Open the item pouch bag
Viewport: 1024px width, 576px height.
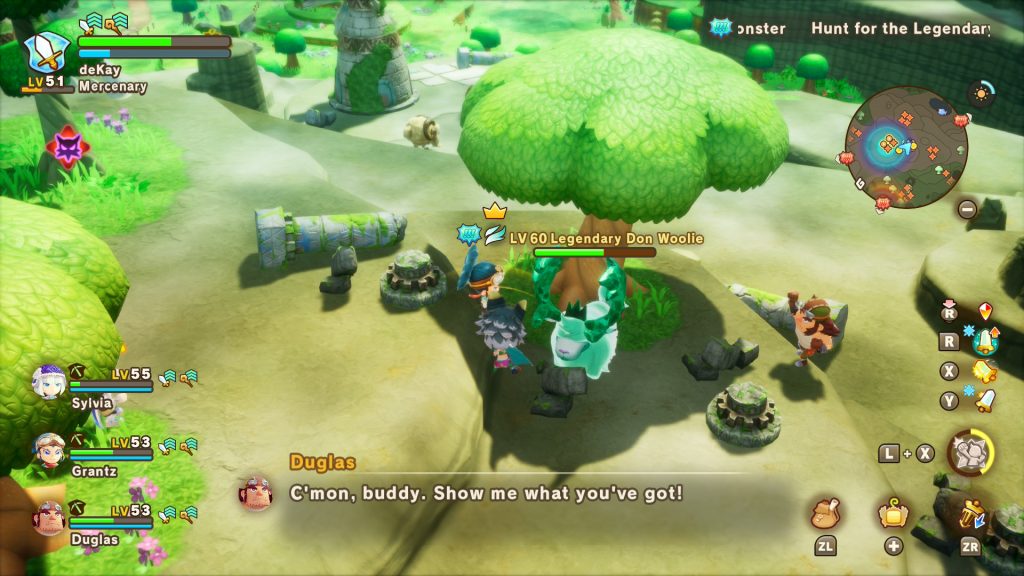pyautogui.click(x=826, y=515)
